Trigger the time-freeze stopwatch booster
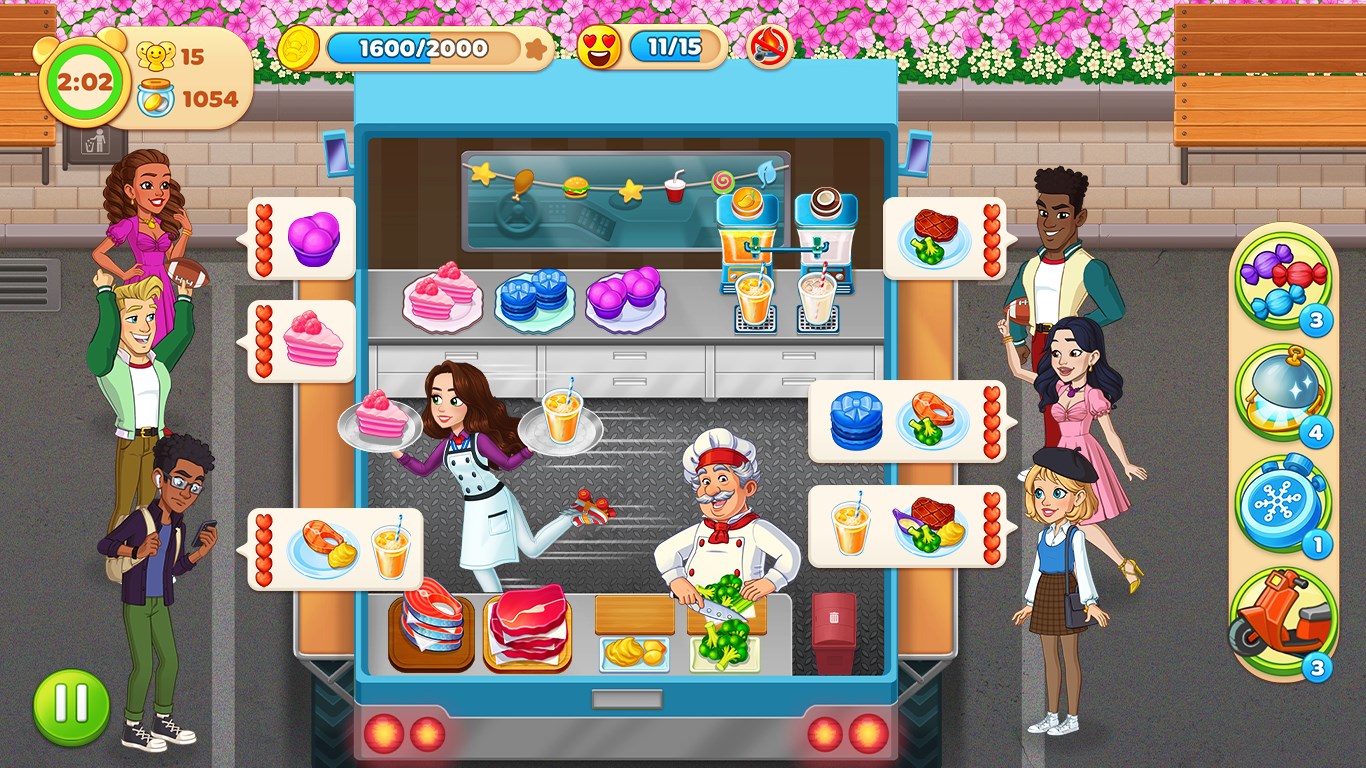 click(1288, 510)
